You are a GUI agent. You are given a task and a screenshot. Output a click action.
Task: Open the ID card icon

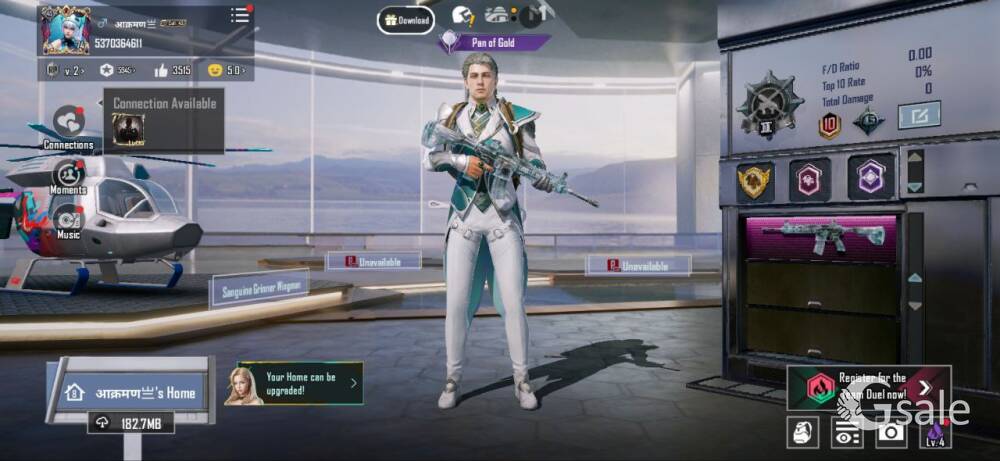848,431
